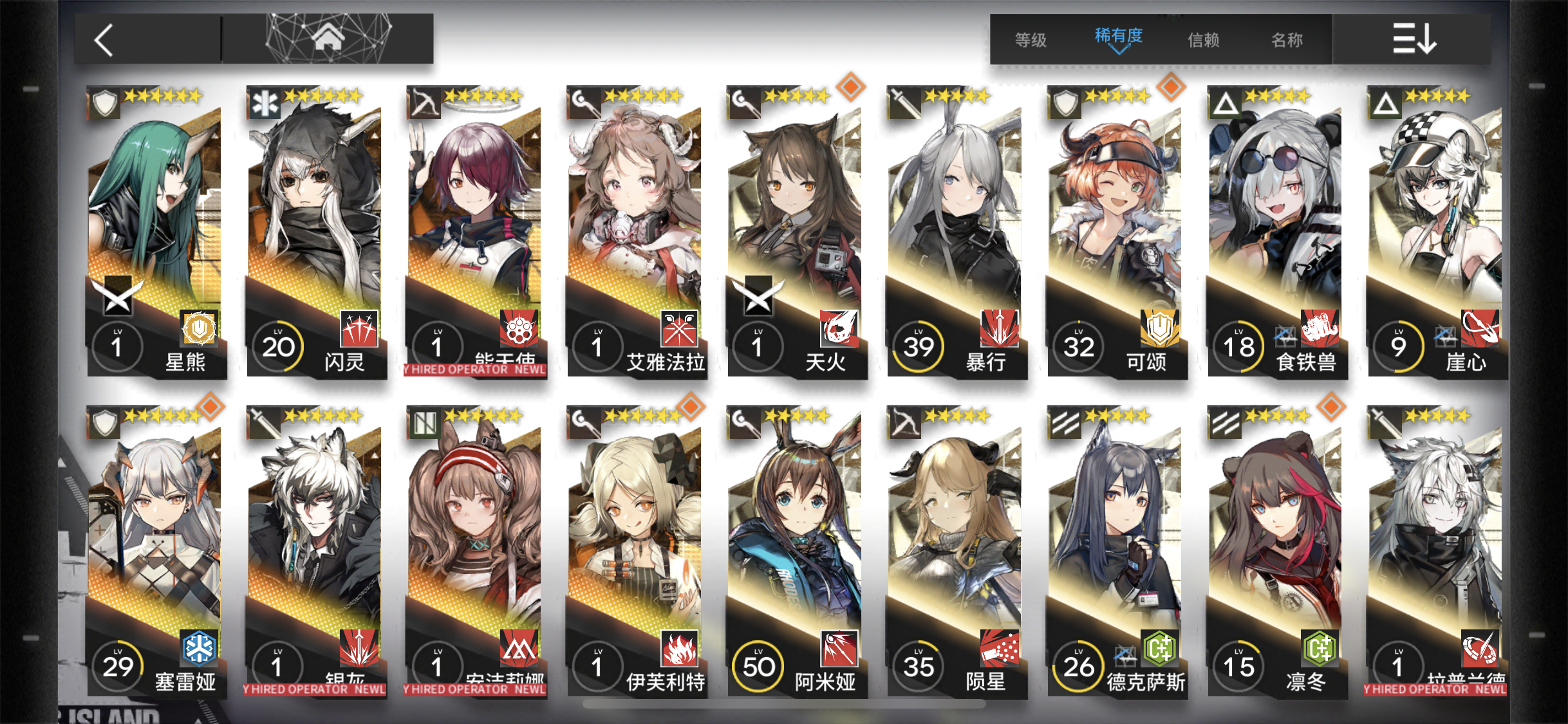Pick the 艾雅法拉 operator card
The height and width of the screenshot is (724, 1568).
click(x=635, y=232)
